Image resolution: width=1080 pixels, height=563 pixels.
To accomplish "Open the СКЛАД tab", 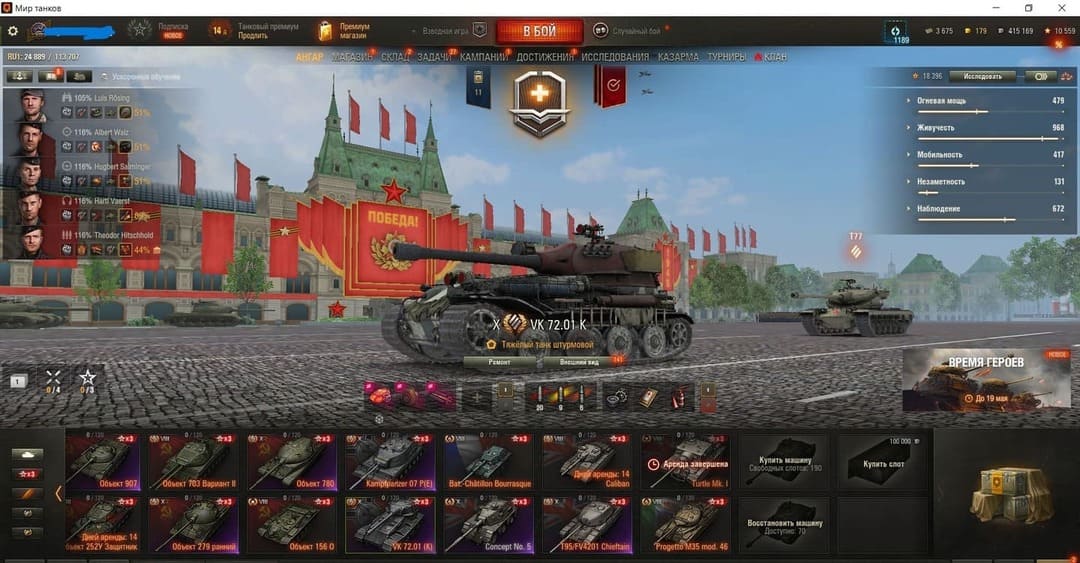I will (395, 57).
